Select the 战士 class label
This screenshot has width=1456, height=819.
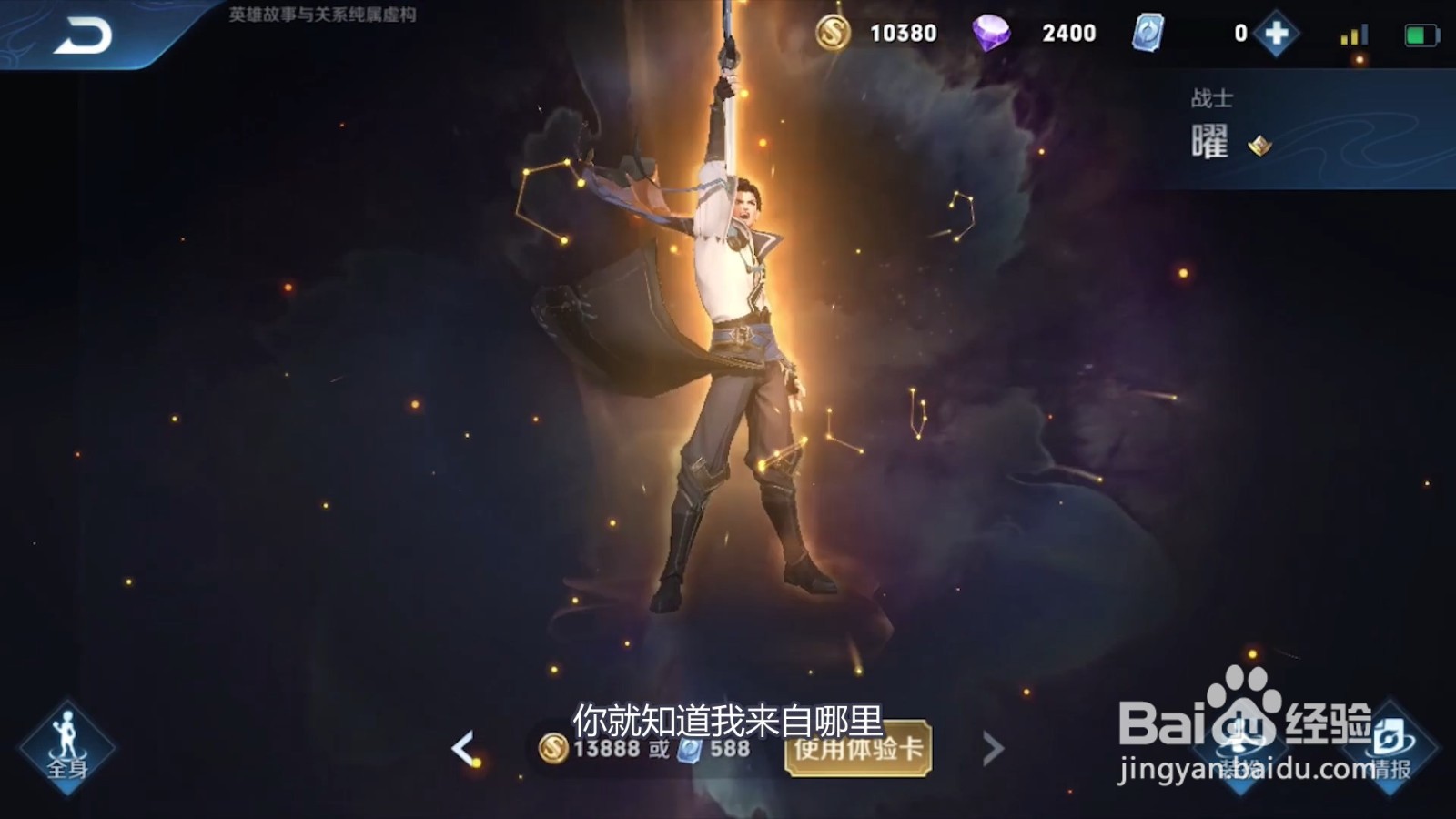(x=1212, y=98)
